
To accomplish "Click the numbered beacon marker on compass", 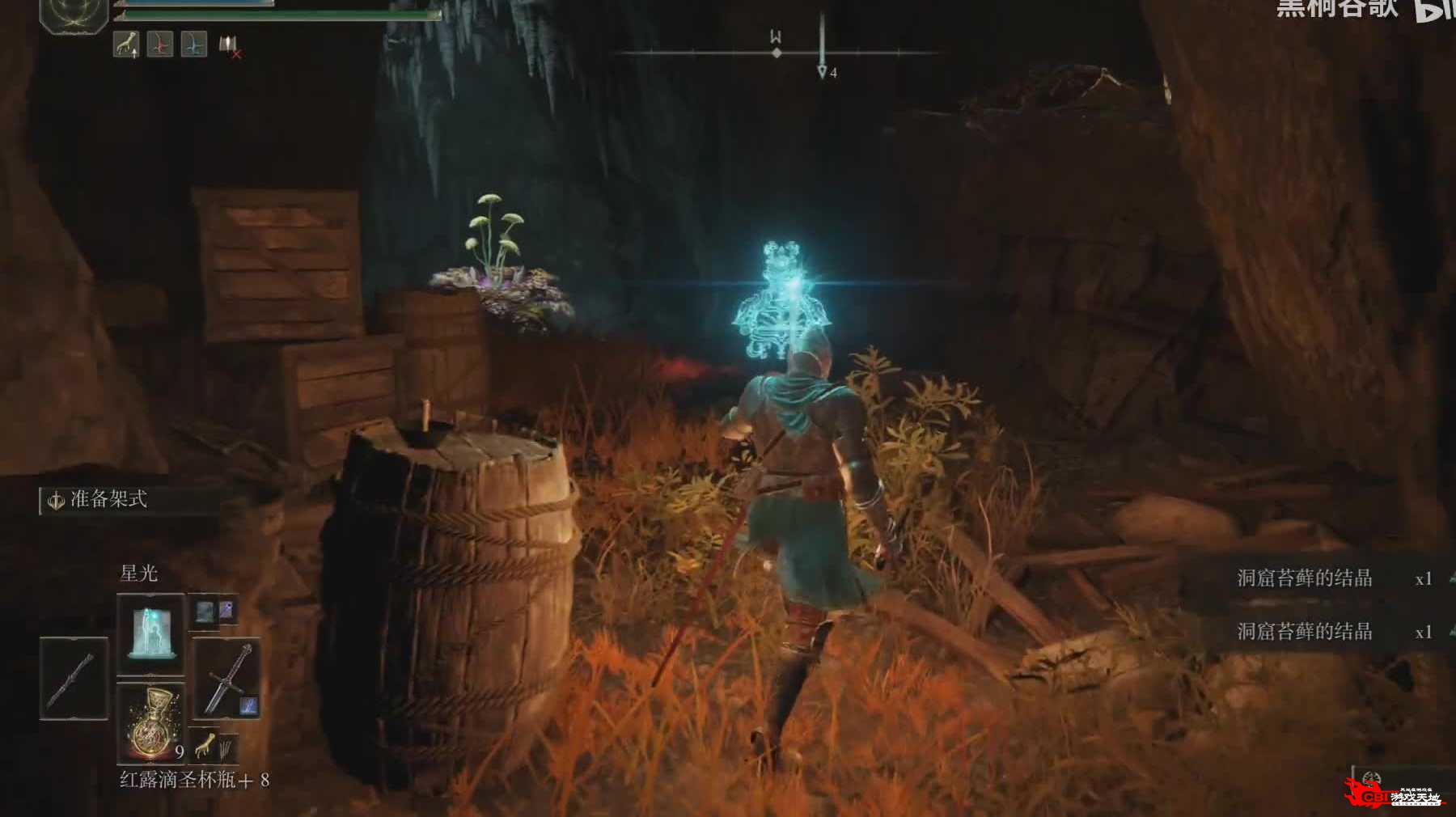I will [x=823, y=71].
